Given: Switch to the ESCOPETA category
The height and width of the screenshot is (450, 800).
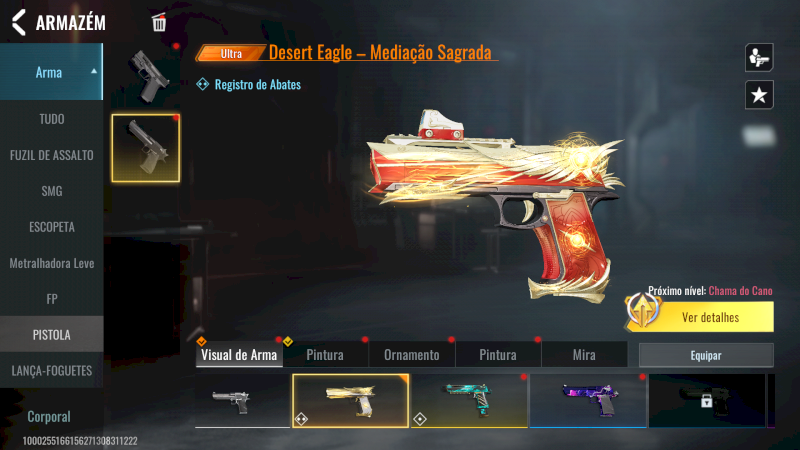Looking at the screenshot, I should pos(51,227).
